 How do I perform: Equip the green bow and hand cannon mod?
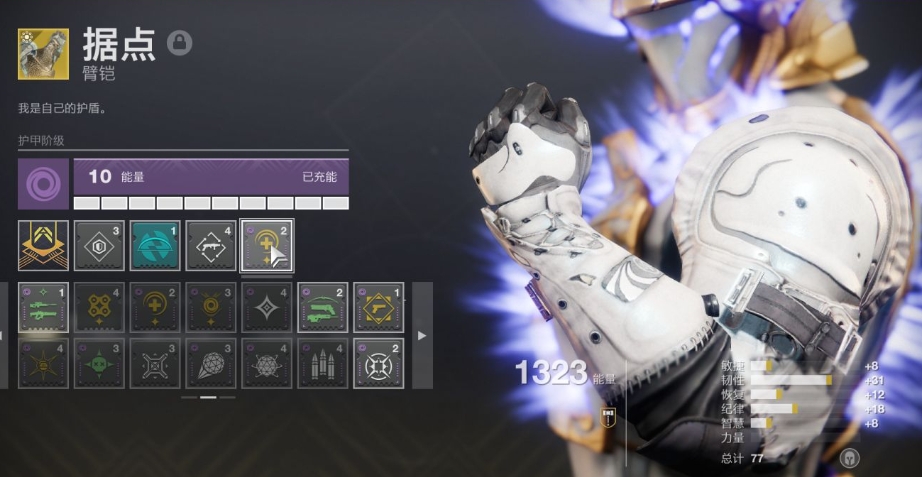coord(323,307)
